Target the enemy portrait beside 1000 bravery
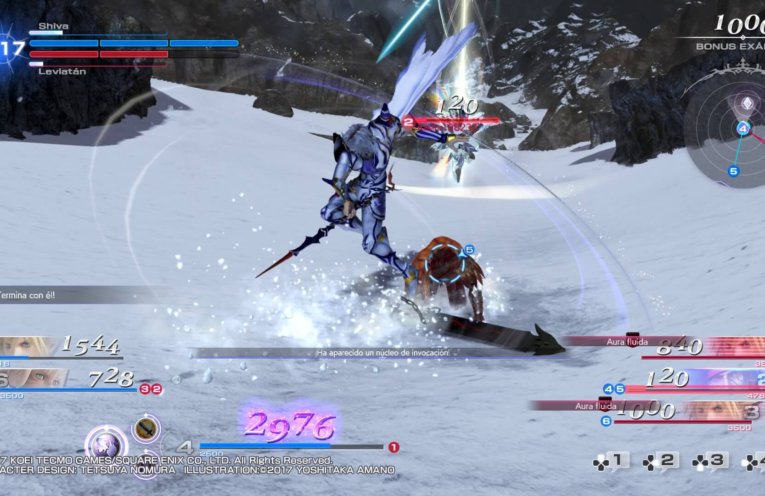The height and width of the screenshot is (496, 765). (x=738, y=410)
